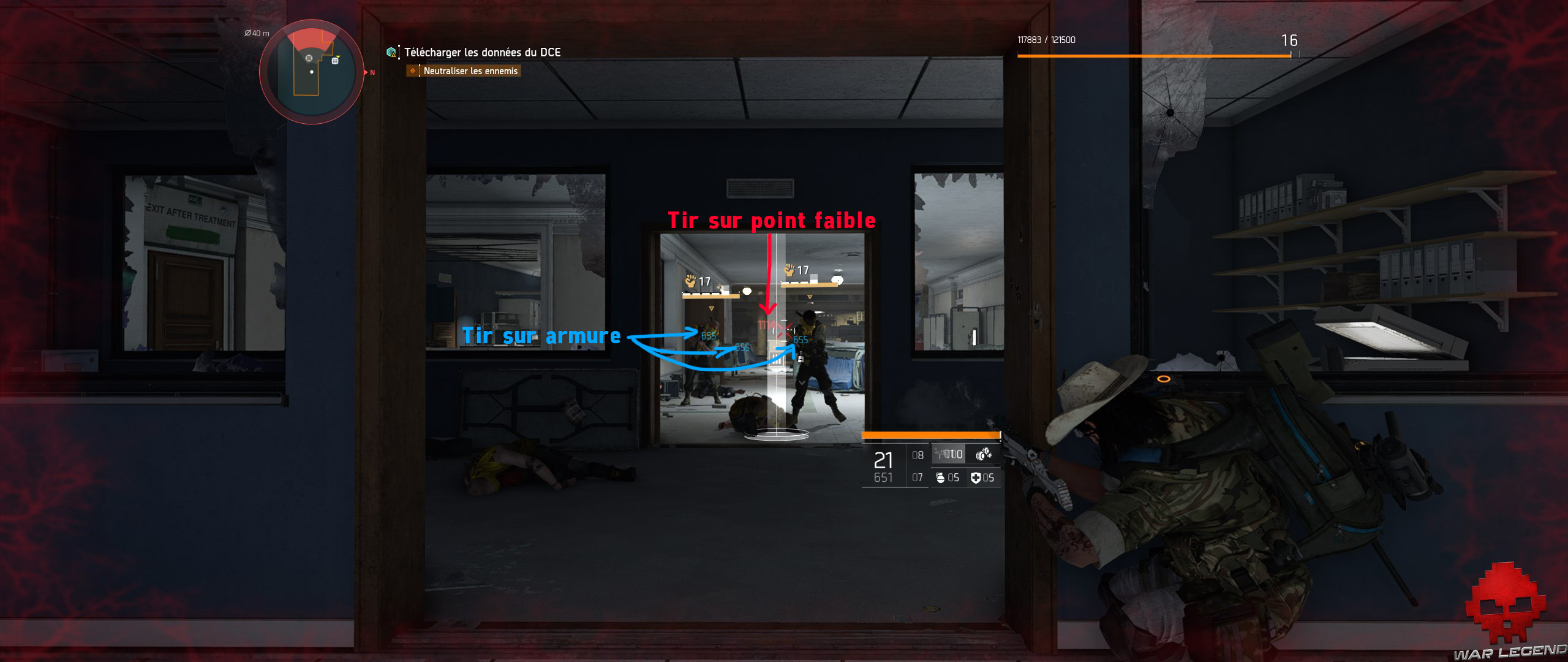1568x662 pixels.
Task: Toggle the north 'N' compass indicator
Action: (x=371, y=72)
